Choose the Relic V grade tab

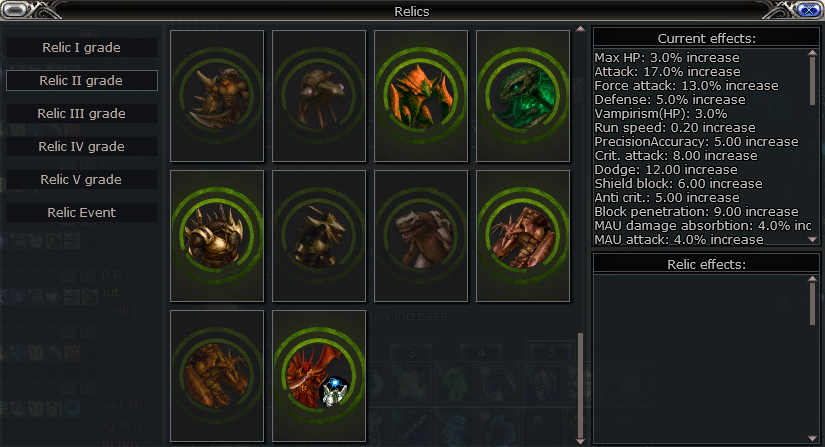pyautogui.click(x=82, y=180)
